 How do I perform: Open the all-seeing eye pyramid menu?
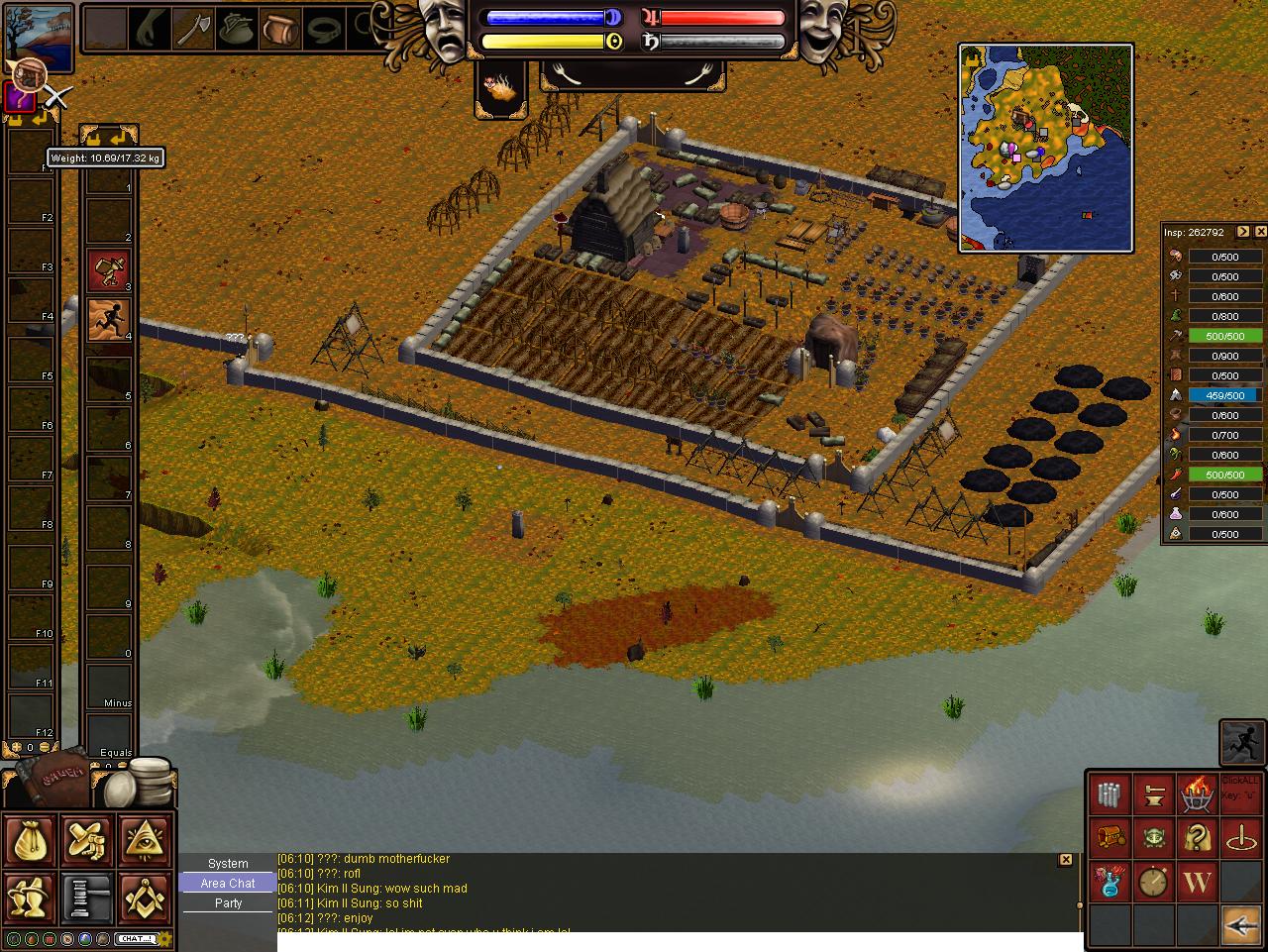point(146,840)
